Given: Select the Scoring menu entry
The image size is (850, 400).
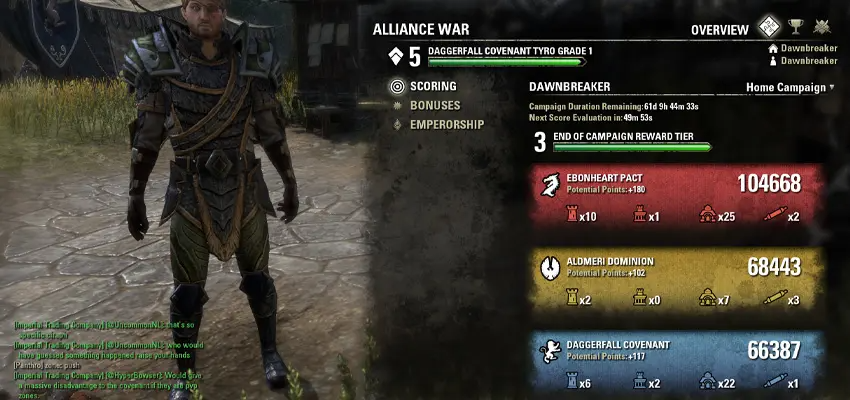Looking at the screenshot, I should (432, 87).
